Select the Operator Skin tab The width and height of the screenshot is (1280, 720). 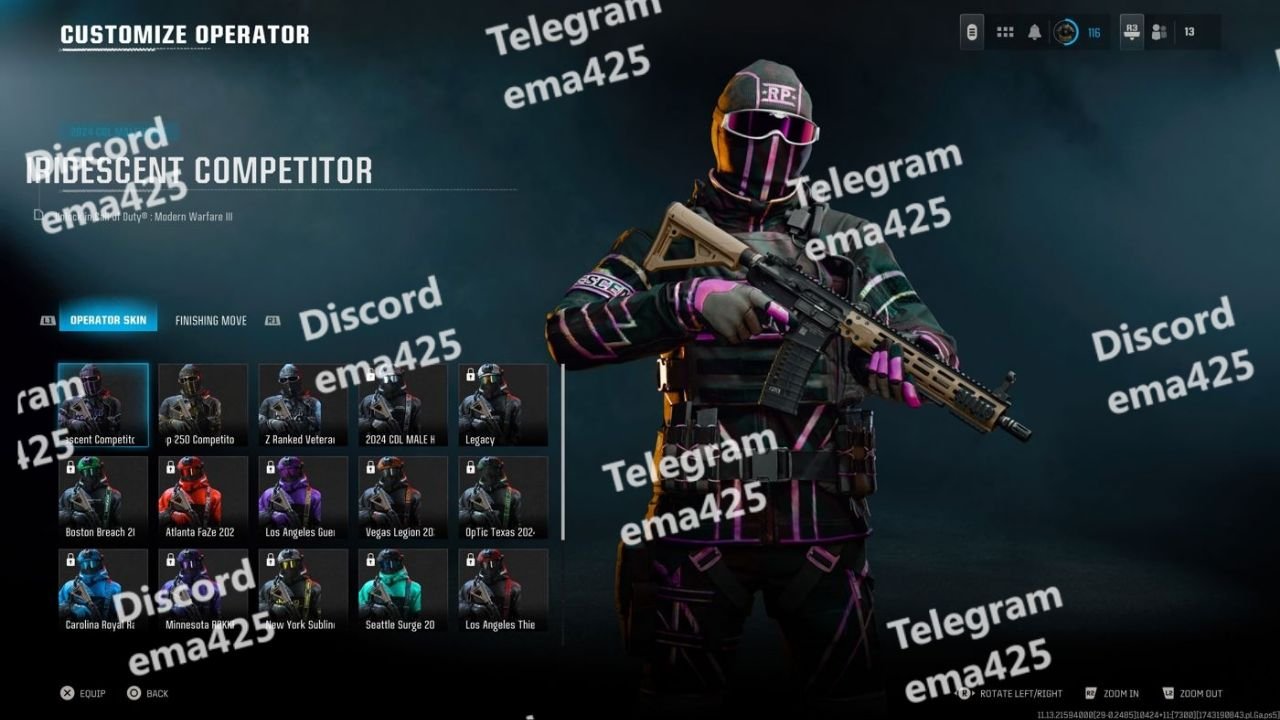pos(108,321)
